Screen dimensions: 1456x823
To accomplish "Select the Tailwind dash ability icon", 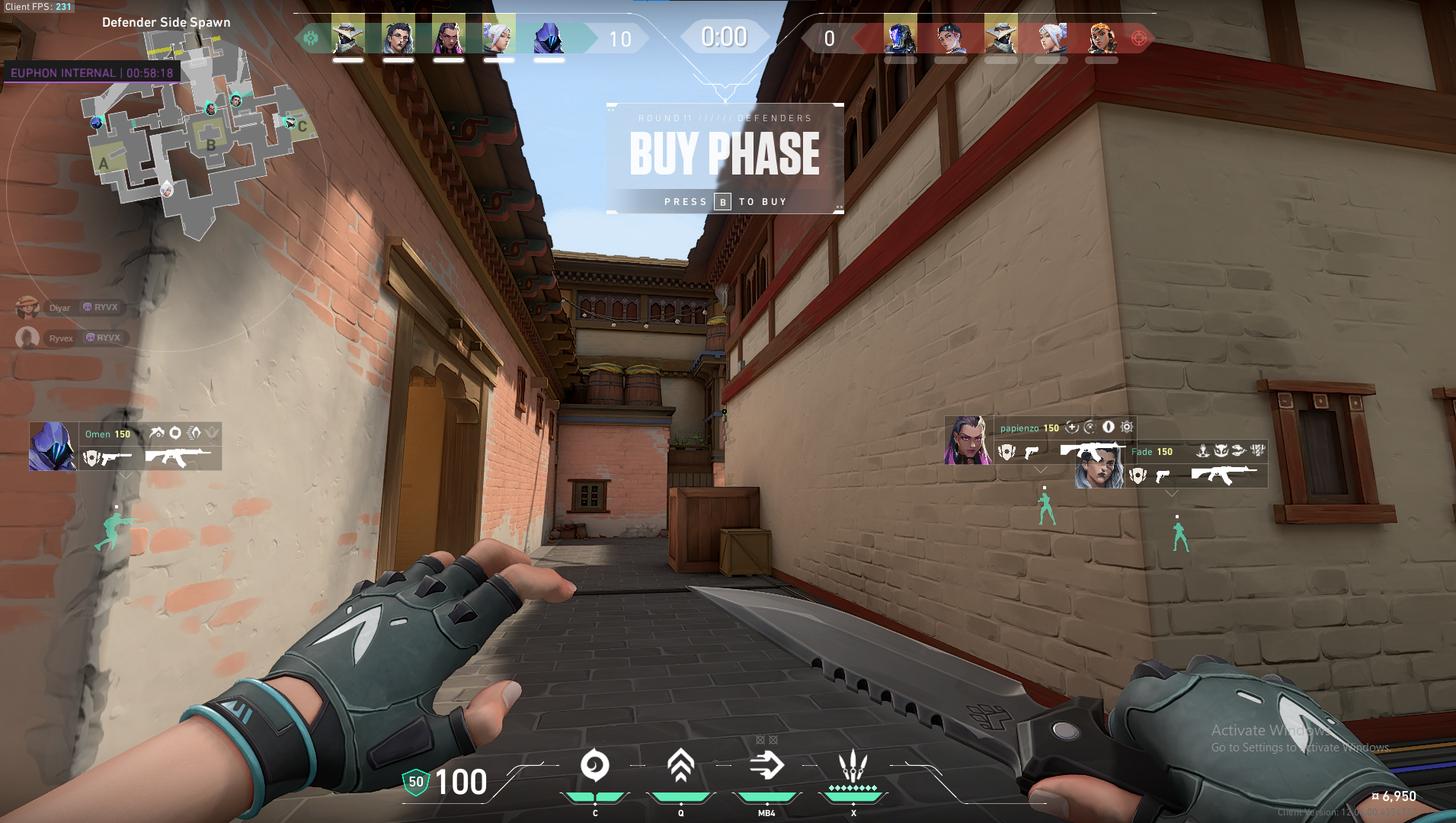I will 766,766.
